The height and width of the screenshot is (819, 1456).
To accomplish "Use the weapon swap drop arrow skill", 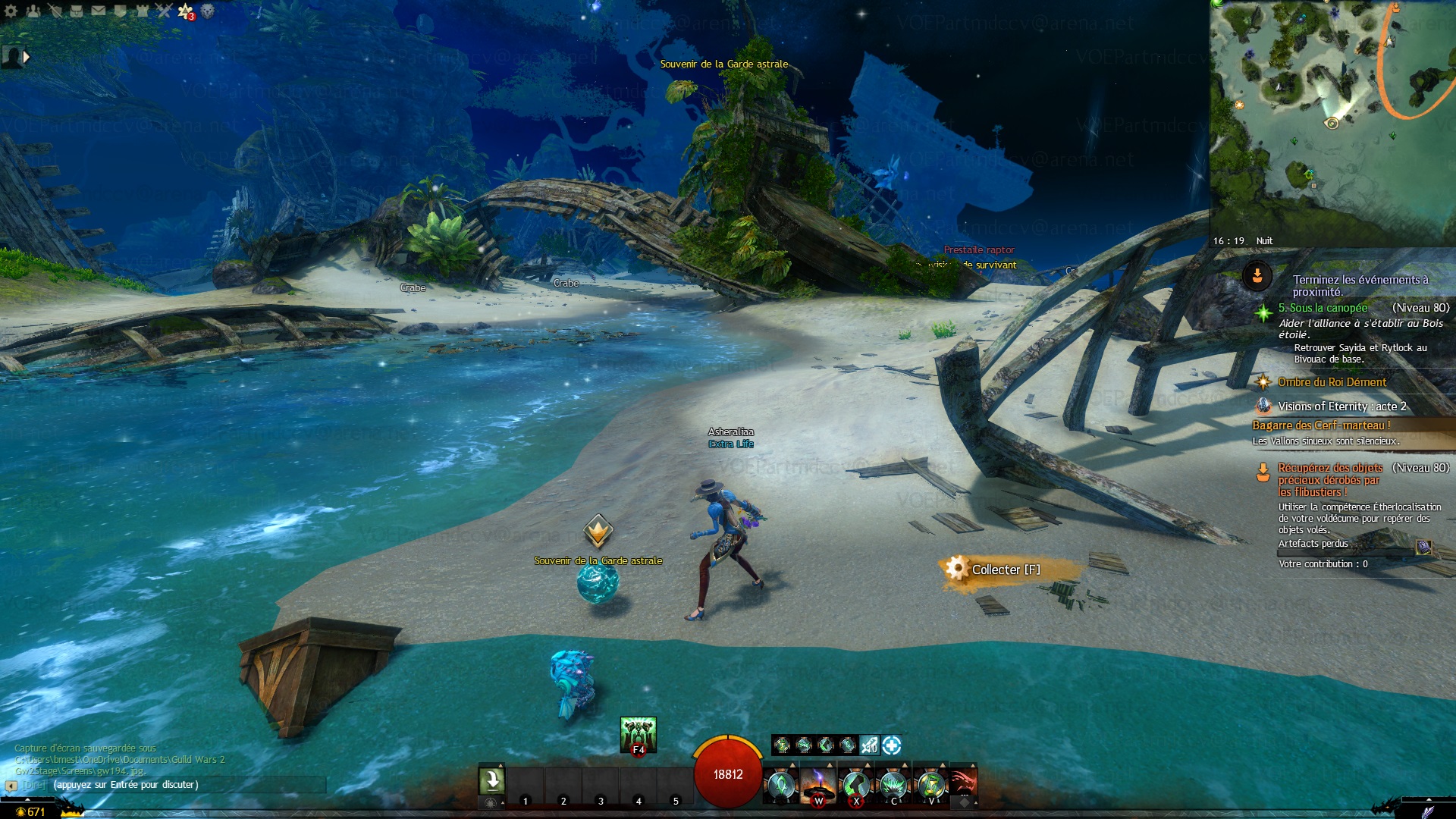I will pos(491,780).
